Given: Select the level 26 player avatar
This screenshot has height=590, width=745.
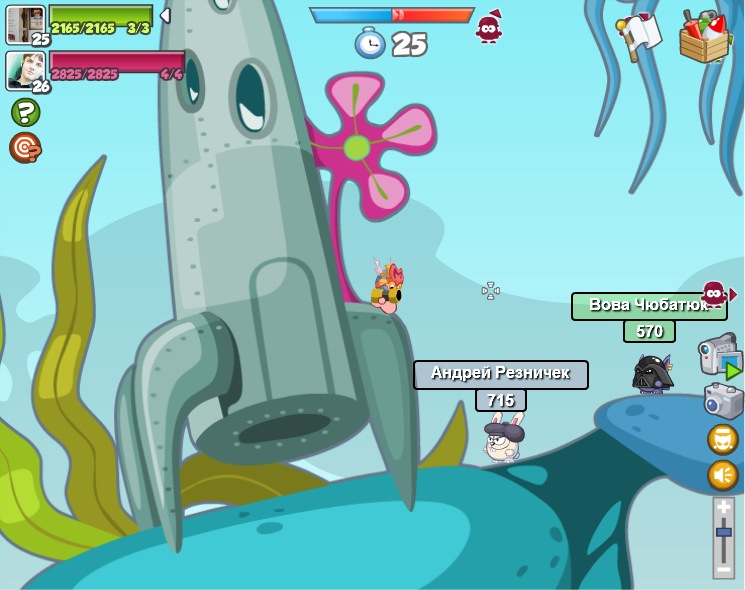Looking at the screenshot, I should tap(25, 70).
